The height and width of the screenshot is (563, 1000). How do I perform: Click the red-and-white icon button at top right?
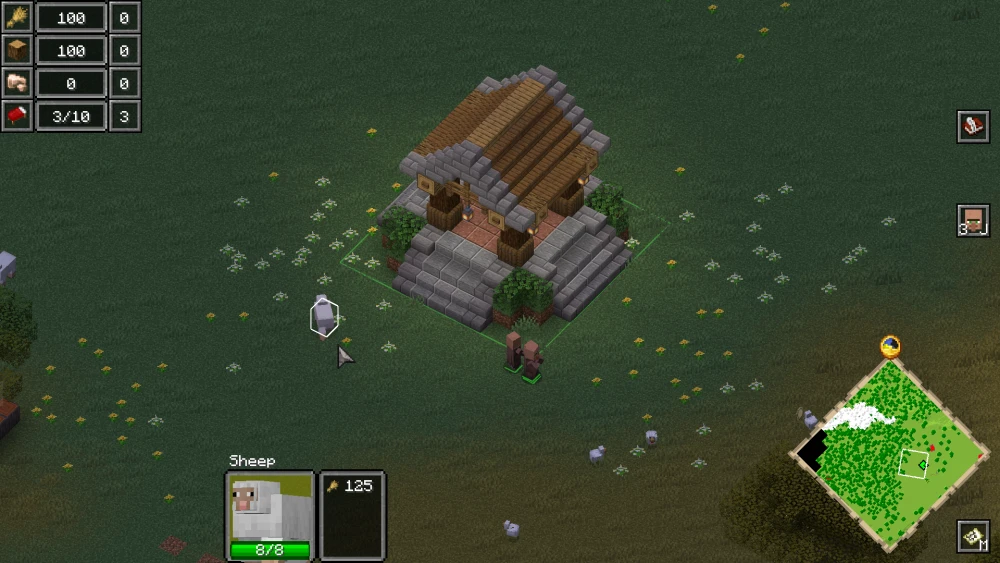point(973,126)
